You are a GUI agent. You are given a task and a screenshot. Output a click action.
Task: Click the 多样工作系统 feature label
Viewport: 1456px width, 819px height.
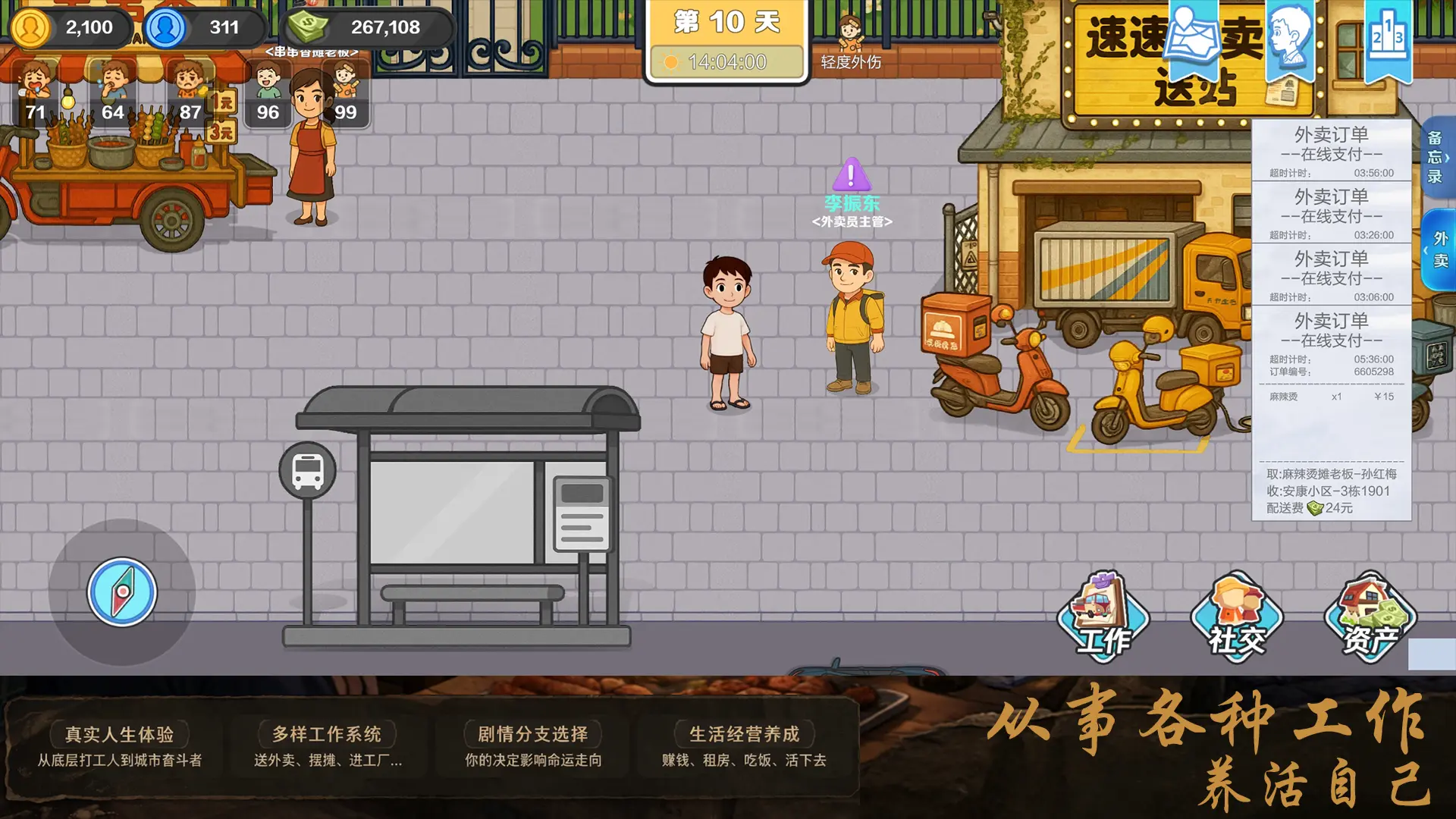click(x=328, y=733)
